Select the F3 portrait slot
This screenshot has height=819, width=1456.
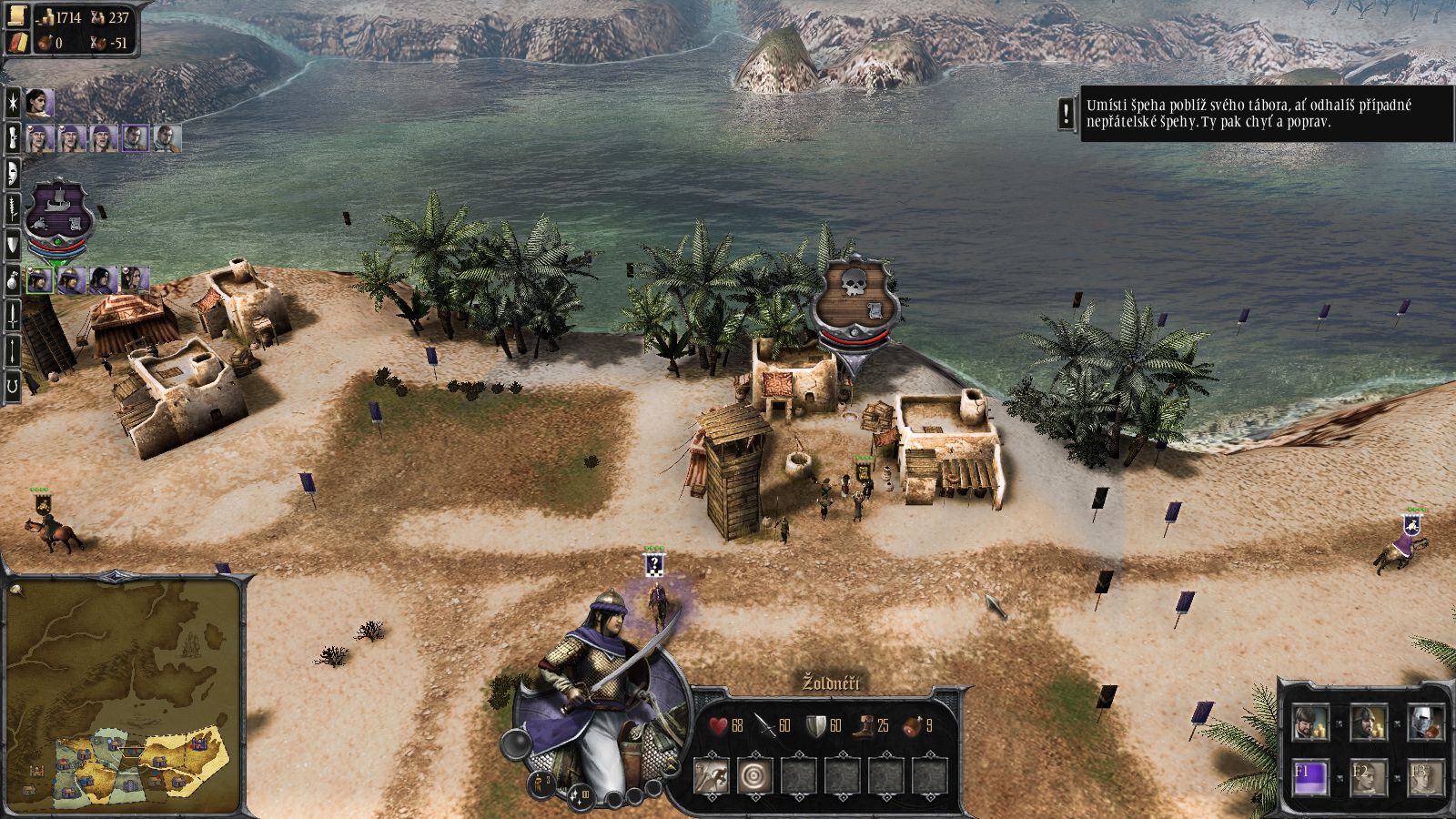pyautogui.click(x=1424, y=778)
